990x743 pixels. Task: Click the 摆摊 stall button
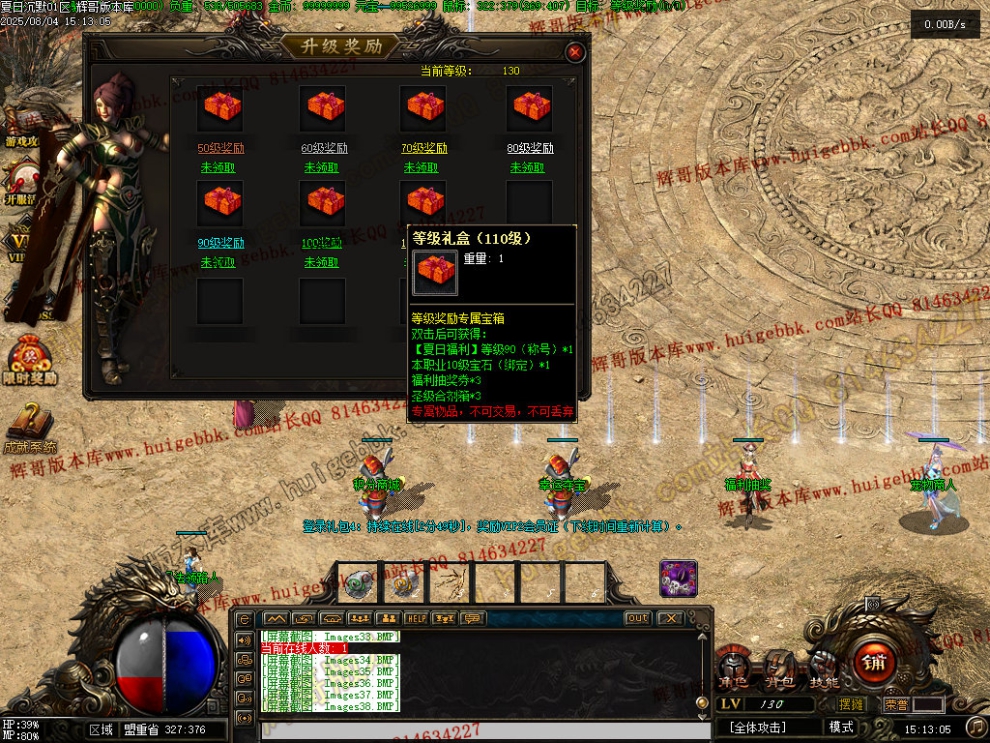(853, 704)
